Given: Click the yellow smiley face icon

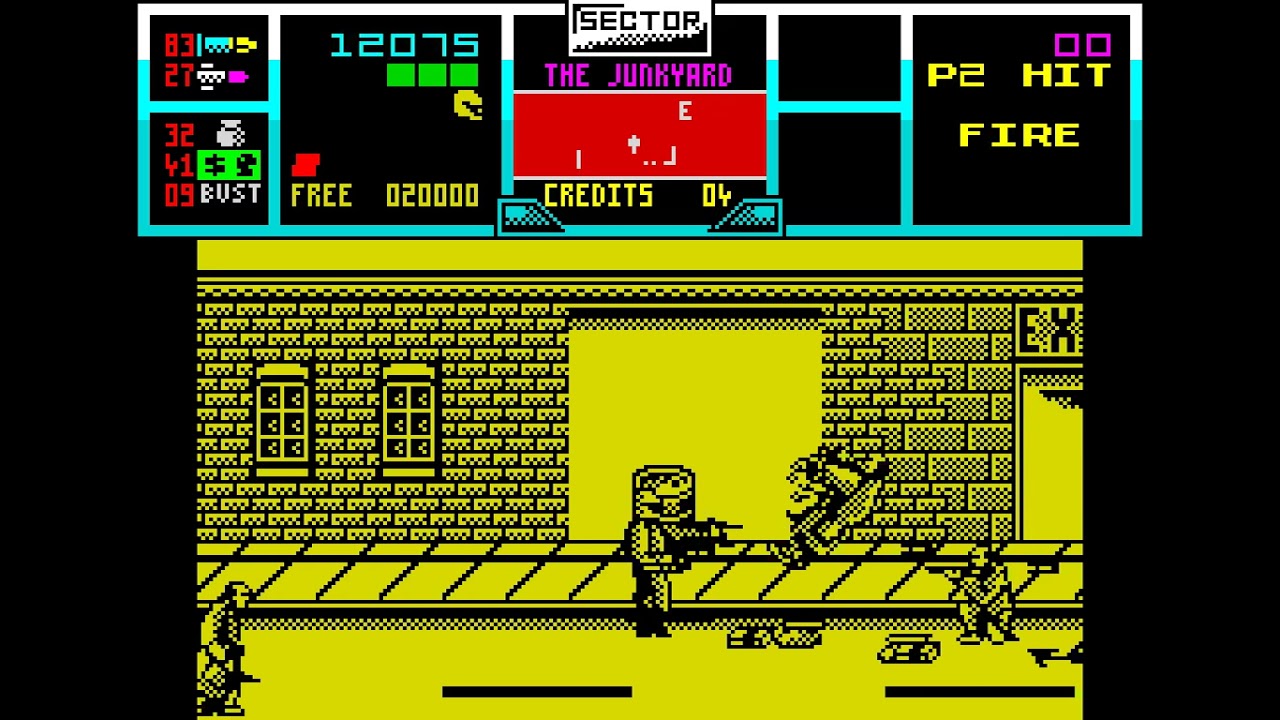Looking at the screenshot, I should point(467,105).
